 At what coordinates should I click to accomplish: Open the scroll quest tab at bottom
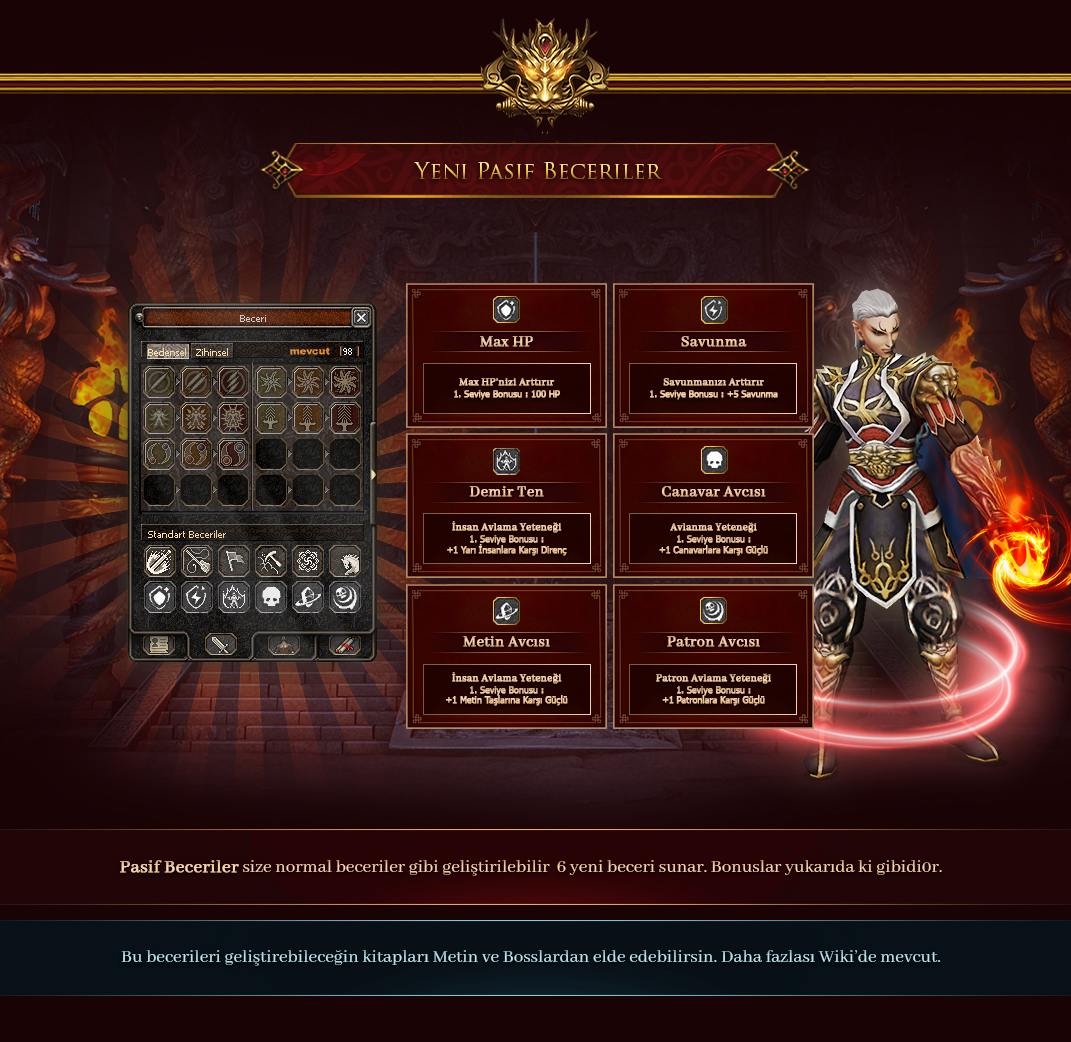click(344, 645)
